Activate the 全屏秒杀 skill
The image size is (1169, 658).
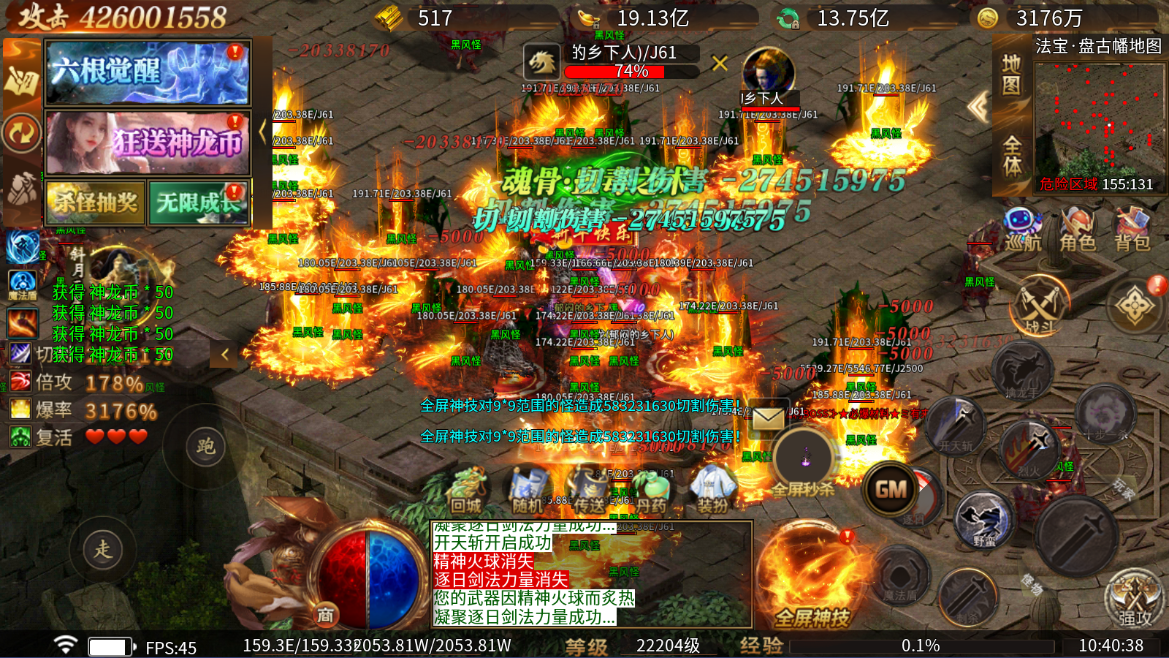click(803, 461)
